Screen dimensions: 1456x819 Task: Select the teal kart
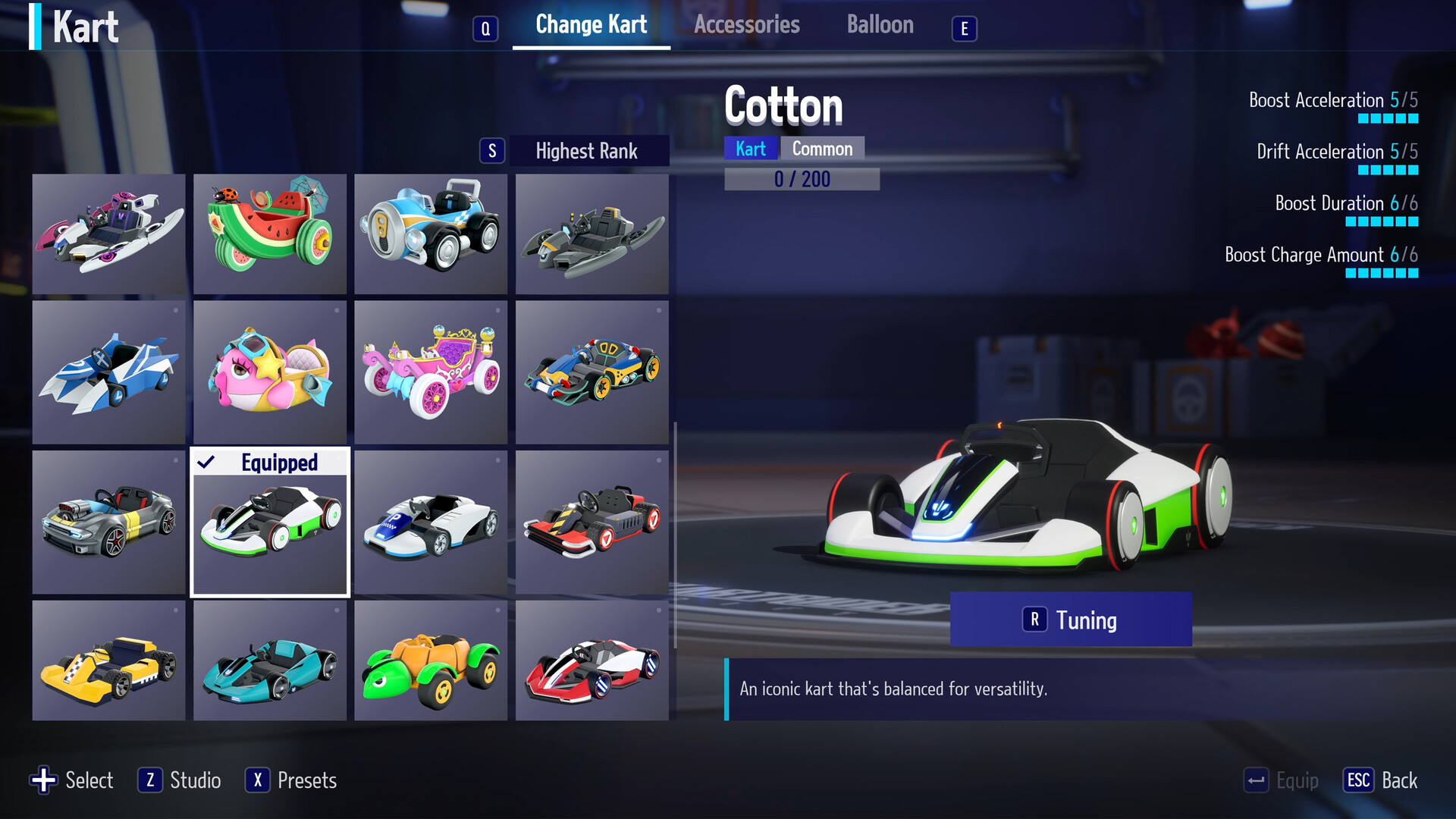(x=270, y=660)
